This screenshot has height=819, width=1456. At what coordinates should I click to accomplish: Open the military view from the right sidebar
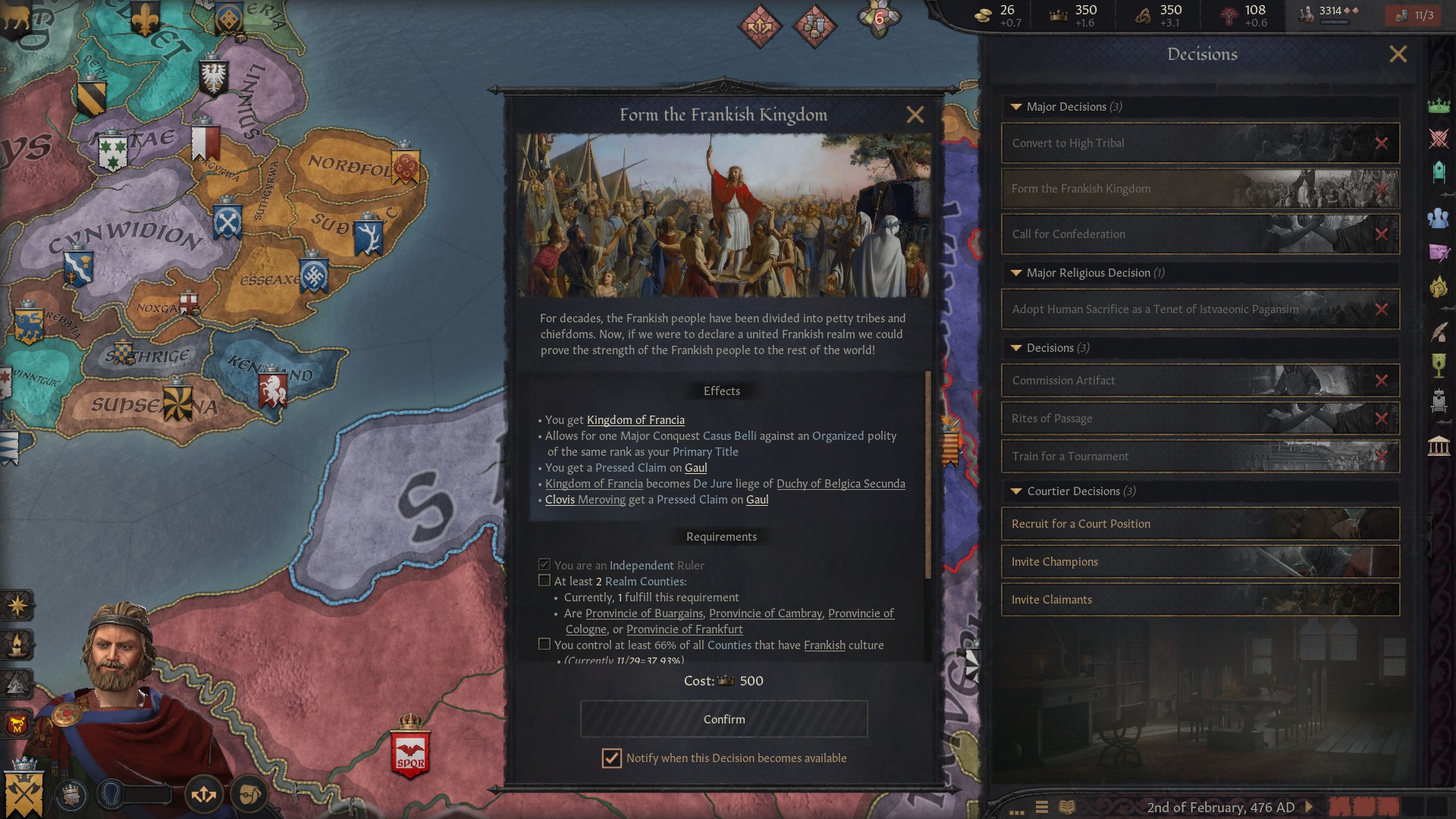1440,138
